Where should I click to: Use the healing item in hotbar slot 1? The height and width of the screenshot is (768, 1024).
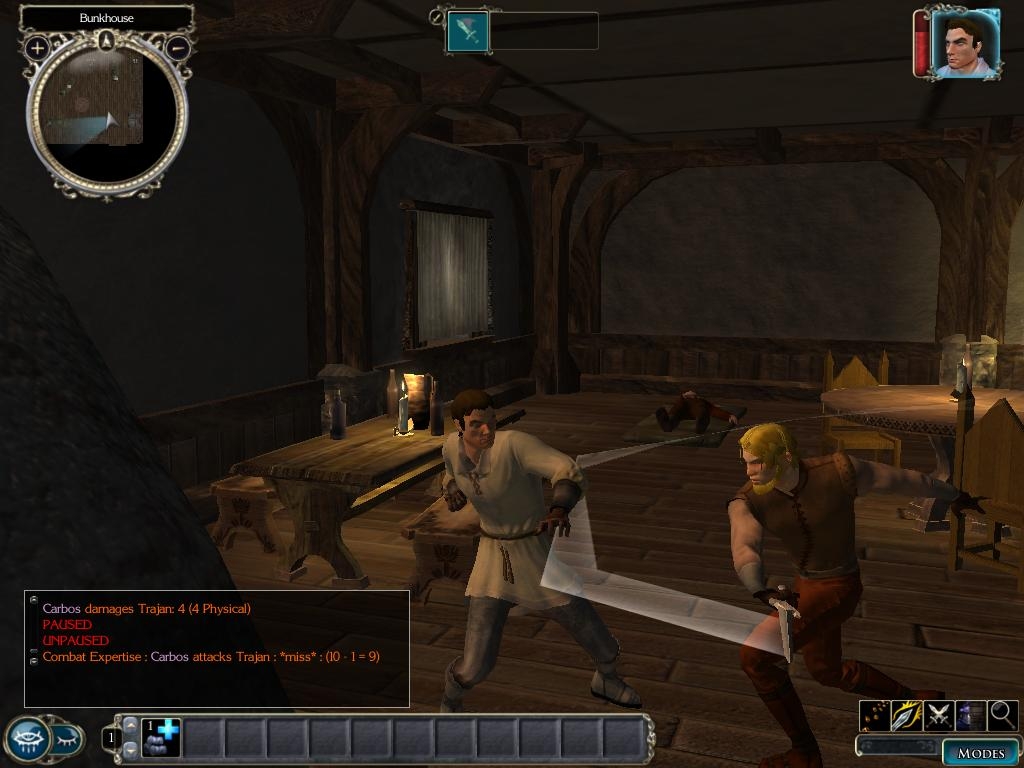click(160, 738)
